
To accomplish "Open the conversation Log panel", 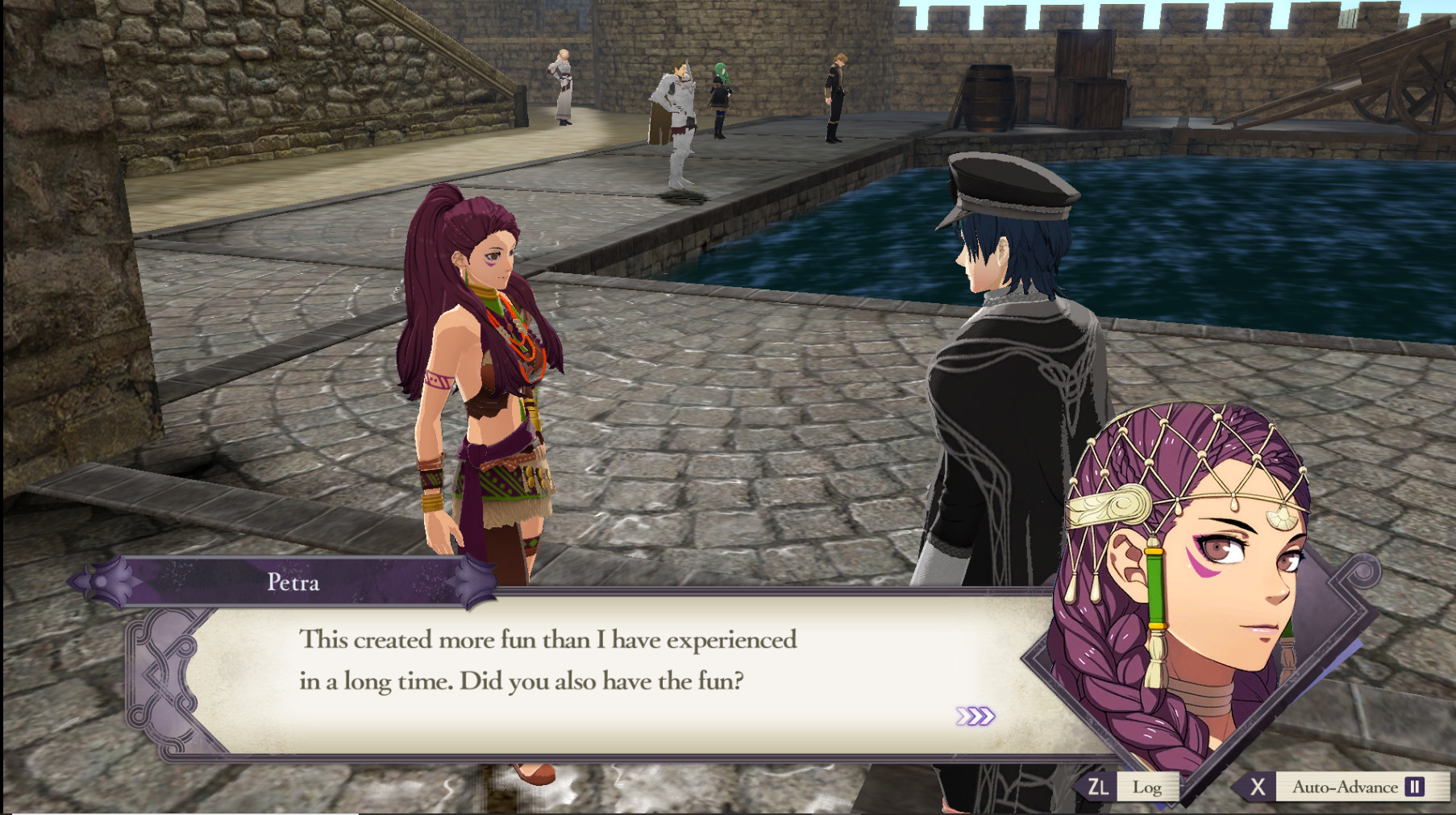I will (x=1148, y=788).
